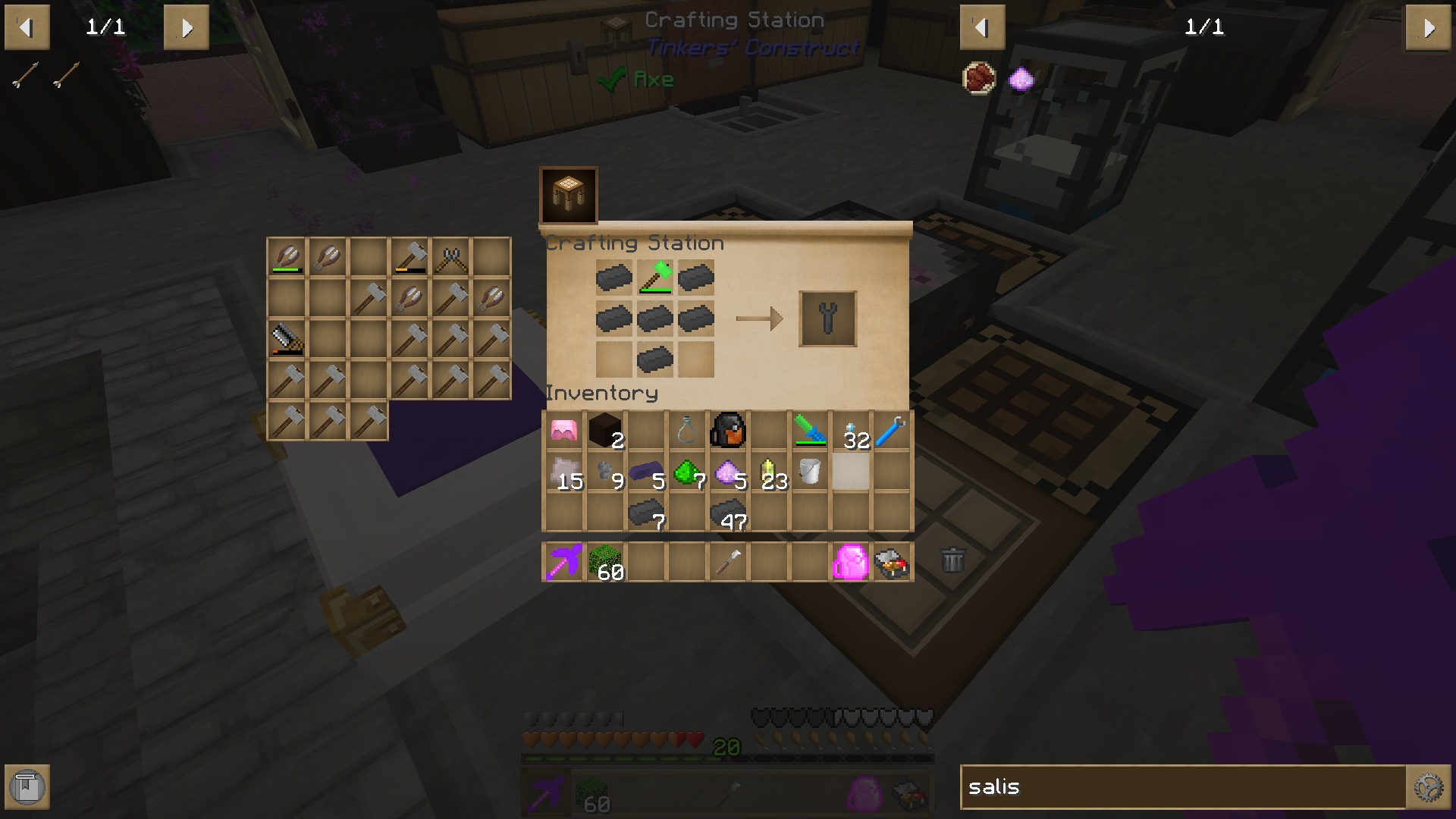Click the shears in the bookmarks panel

point(450,258)
